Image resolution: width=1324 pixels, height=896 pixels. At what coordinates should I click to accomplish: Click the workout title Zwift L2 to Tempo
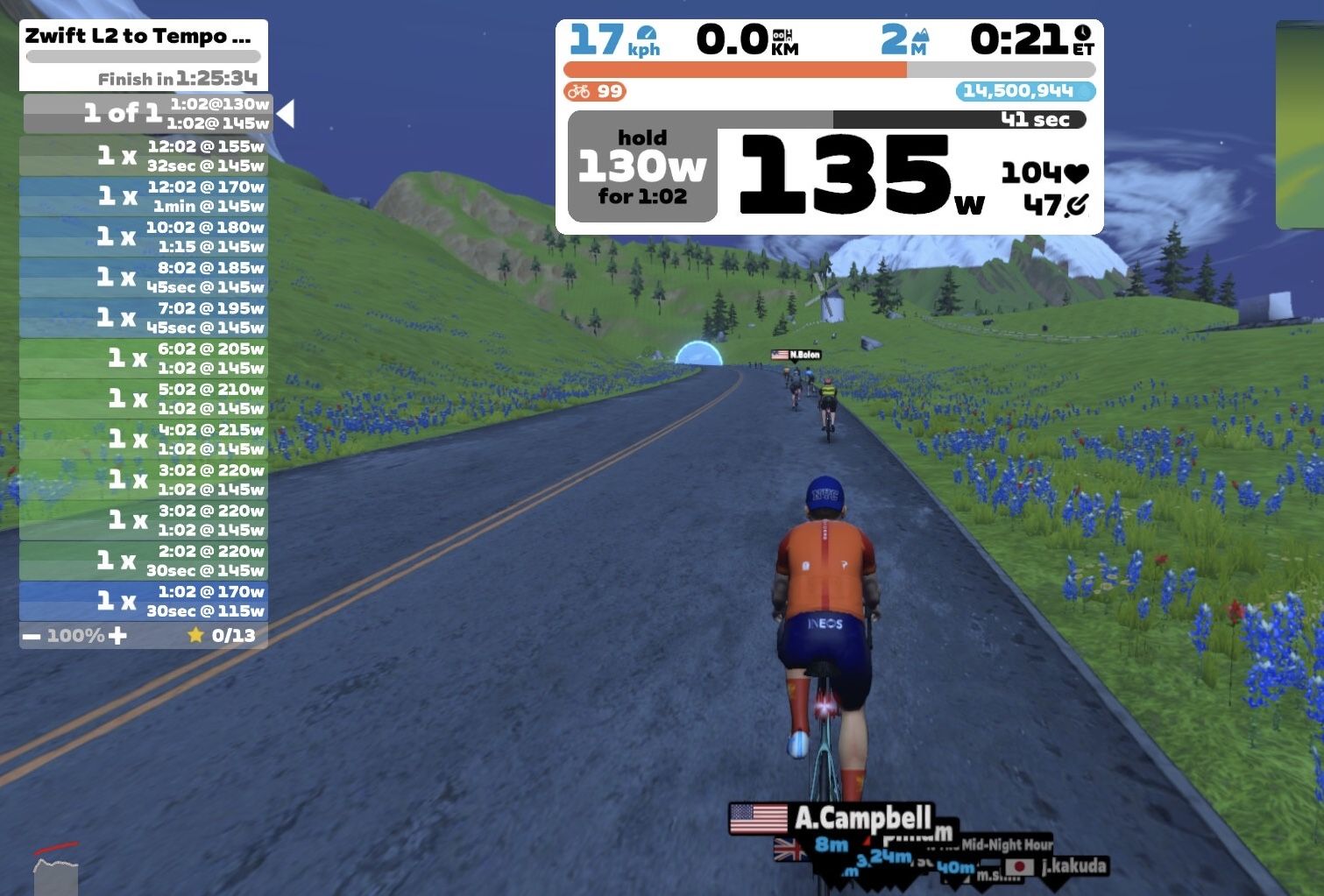tap(138, 37)
